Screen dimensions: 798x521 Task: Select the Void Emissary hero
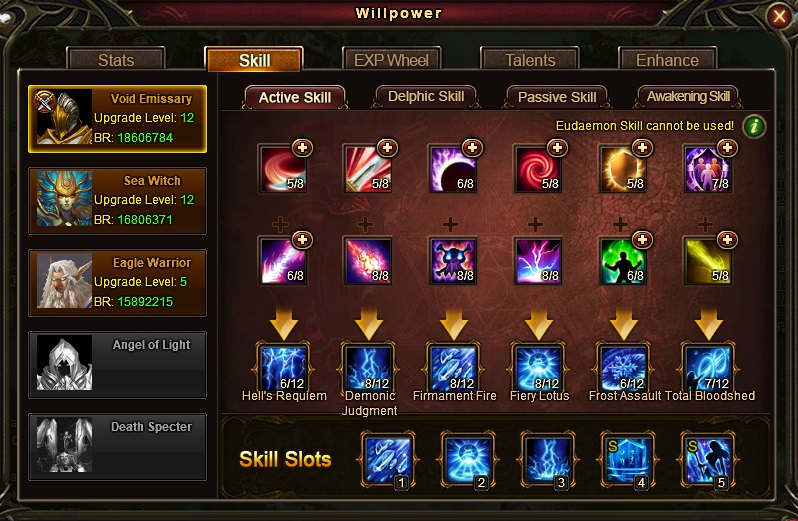point(118,118)
